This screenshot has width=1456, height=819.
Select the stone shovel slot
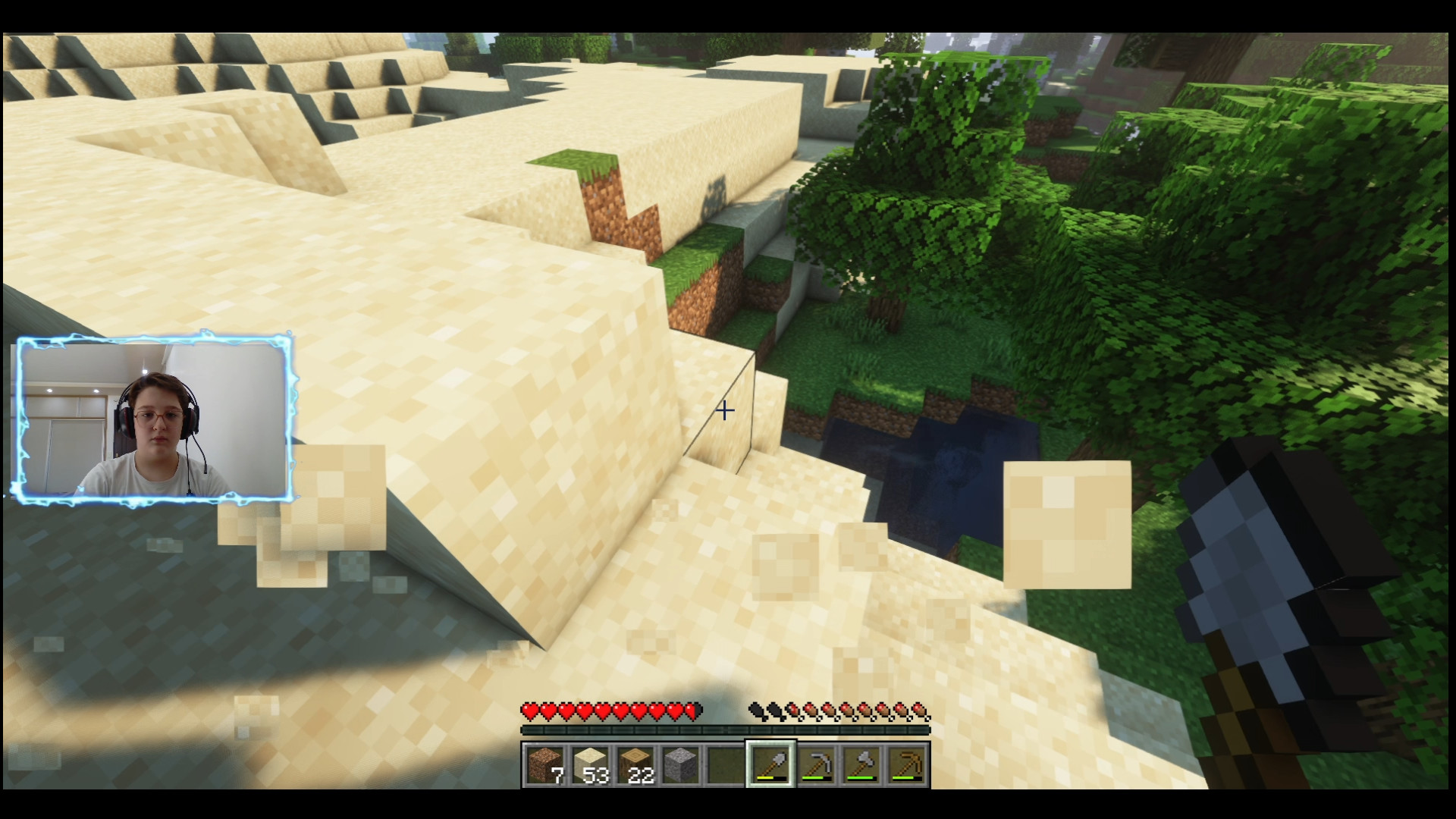tap(771, 764)
